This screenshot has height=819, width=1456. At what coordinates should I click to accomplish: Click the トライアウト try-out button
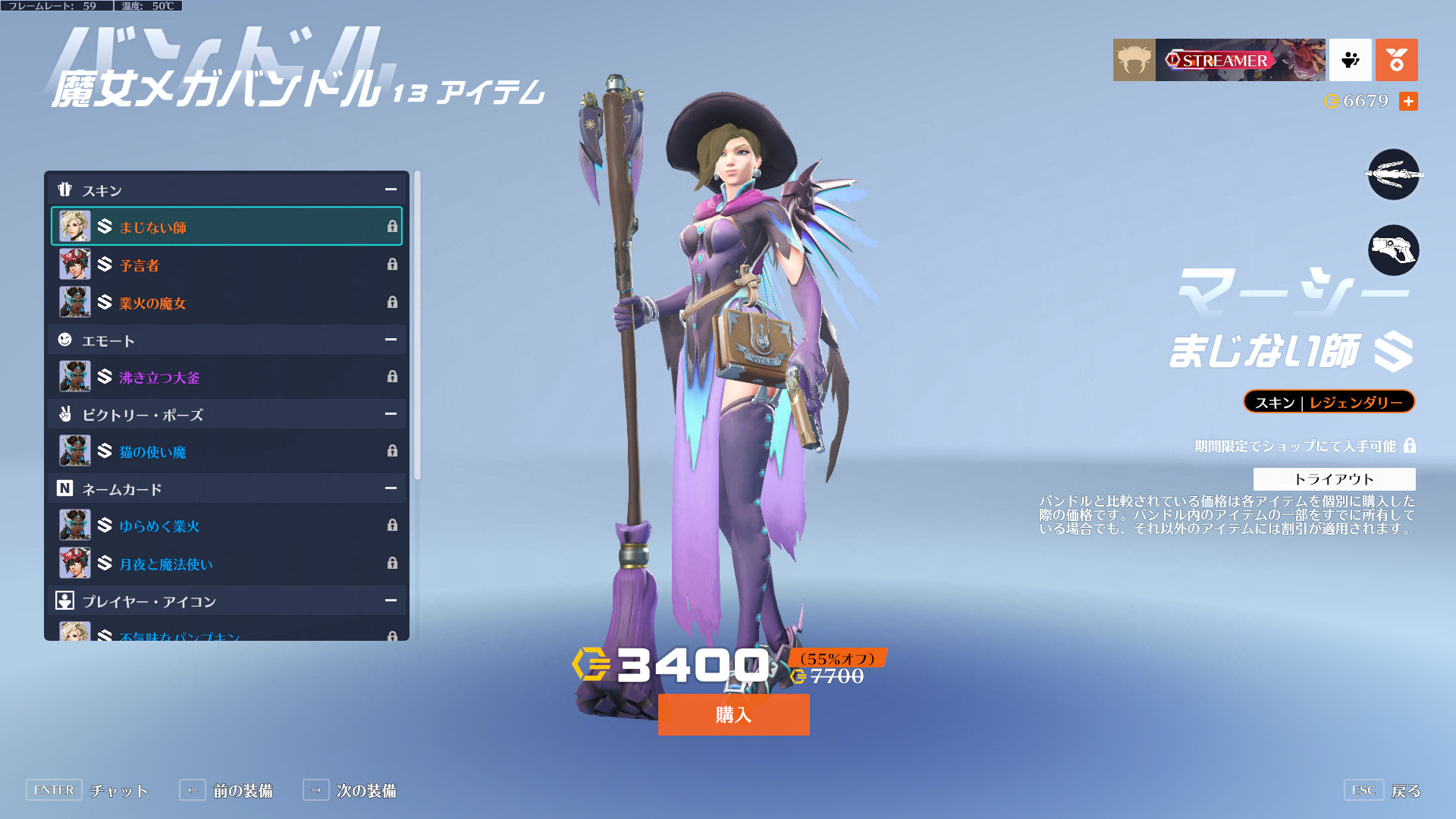coord(1334,479)
